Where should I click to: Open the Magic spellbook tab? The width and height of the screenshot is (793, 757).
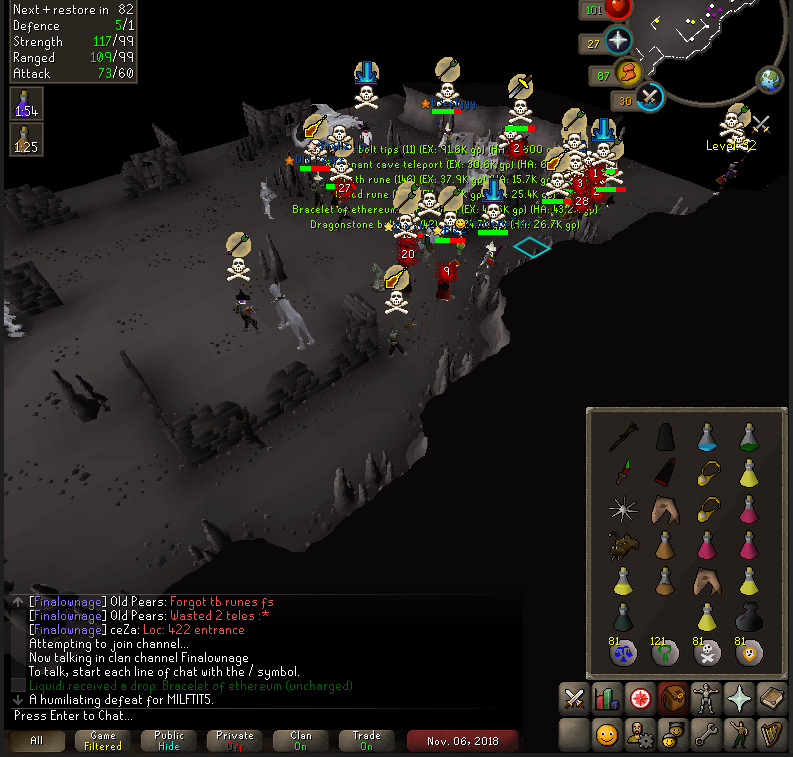pyautogui.click(x=772, y=698)
